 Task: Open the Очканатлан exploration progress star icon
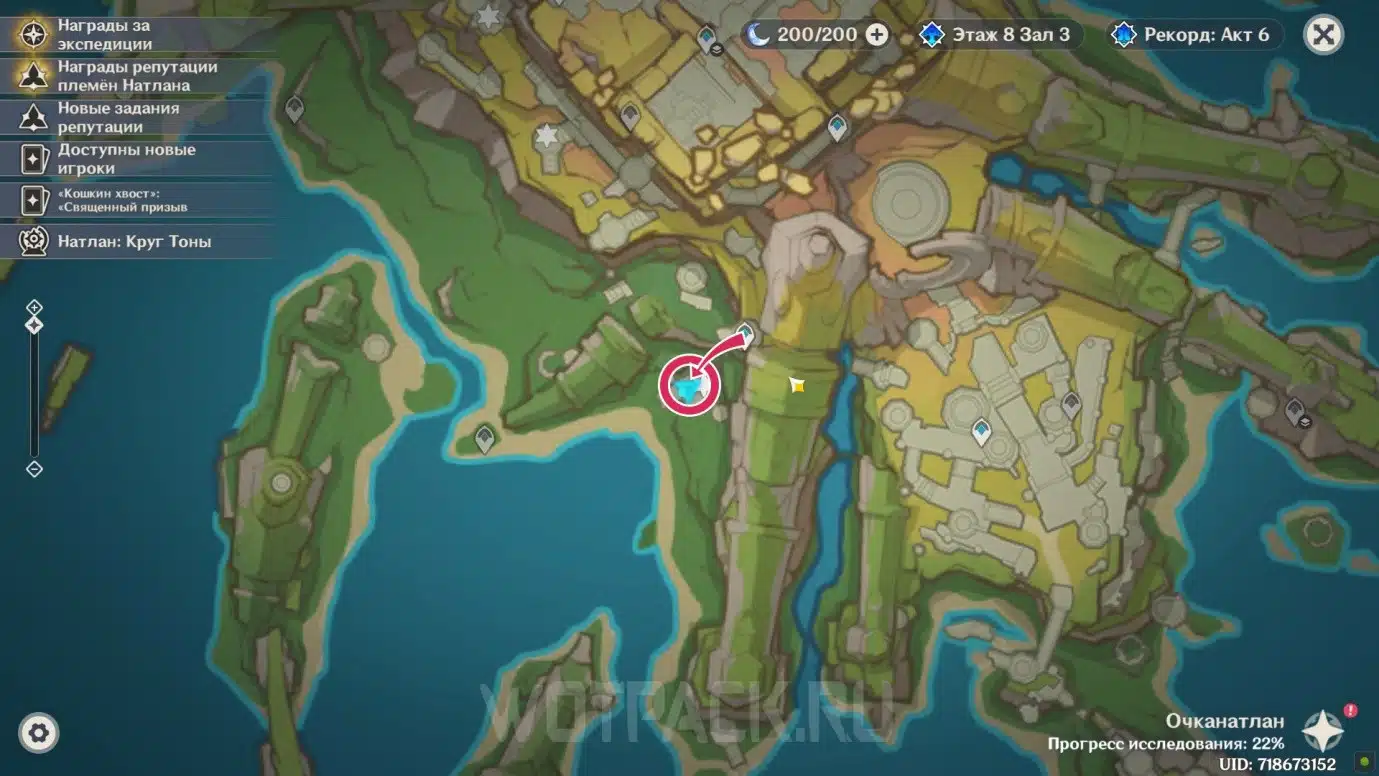(x=1324, y=731)
